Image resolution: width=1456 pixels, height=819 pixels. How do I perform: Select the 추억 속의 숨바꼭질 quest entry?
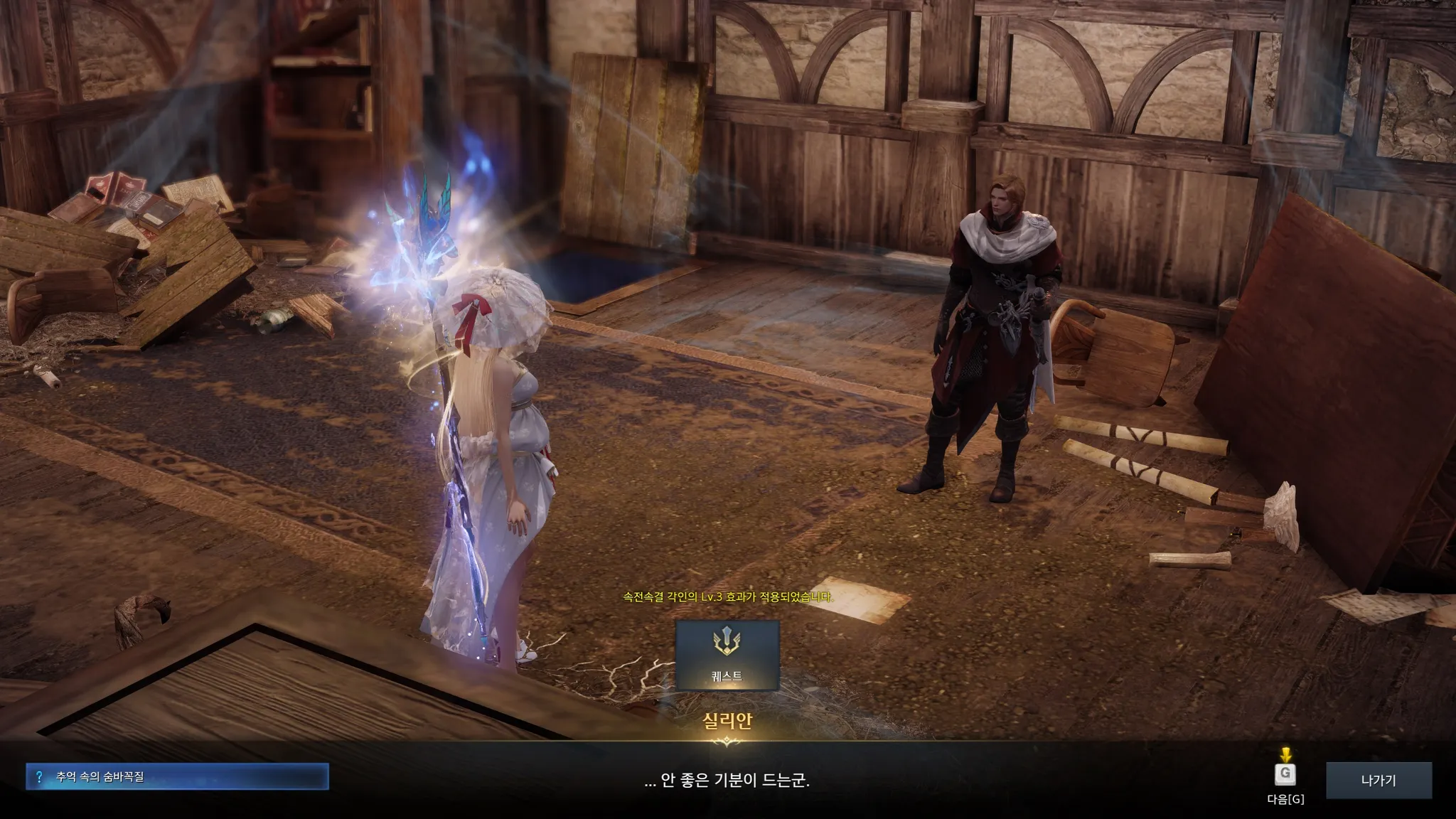[x=177, y=776]
